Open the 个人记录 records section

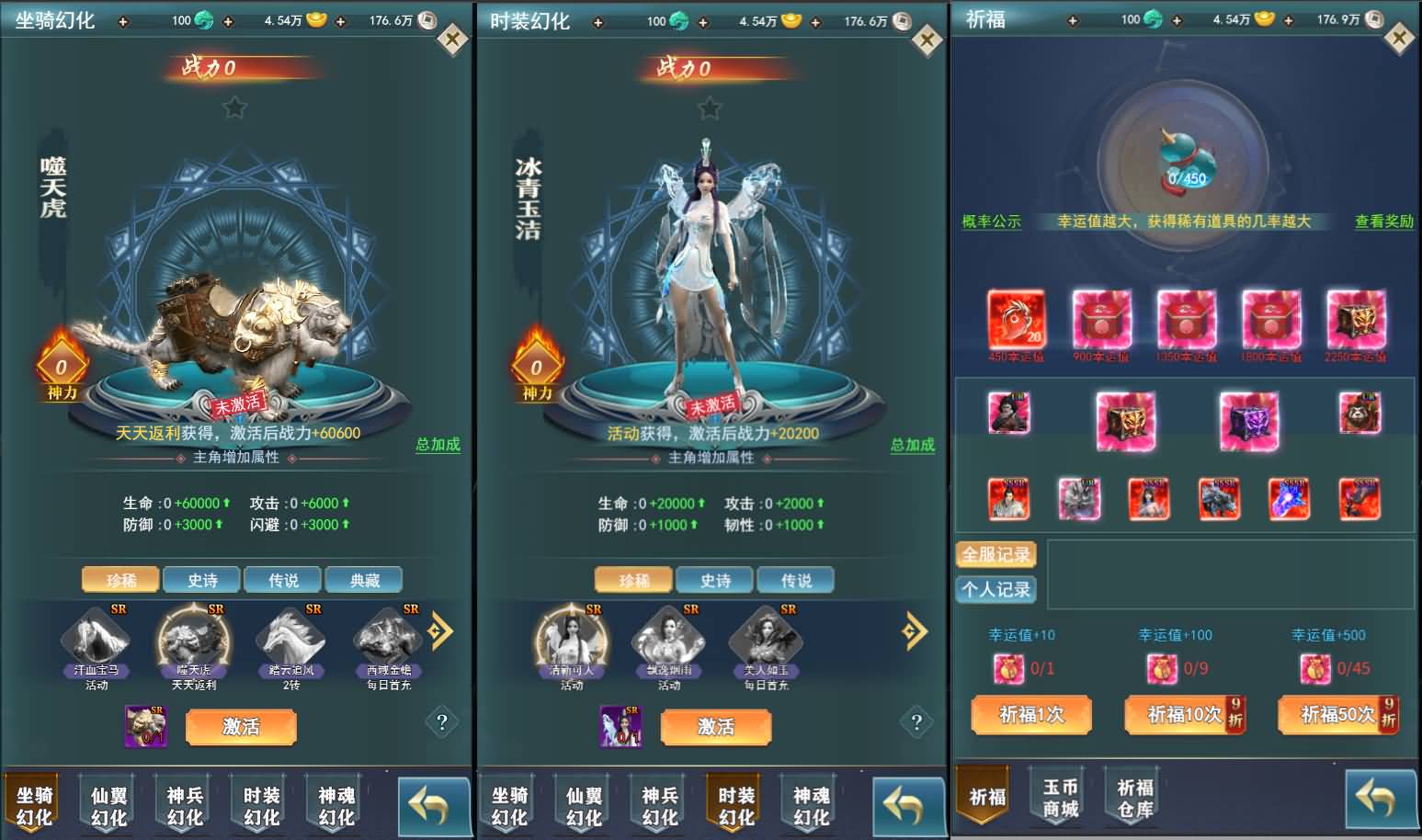[995, 589]
